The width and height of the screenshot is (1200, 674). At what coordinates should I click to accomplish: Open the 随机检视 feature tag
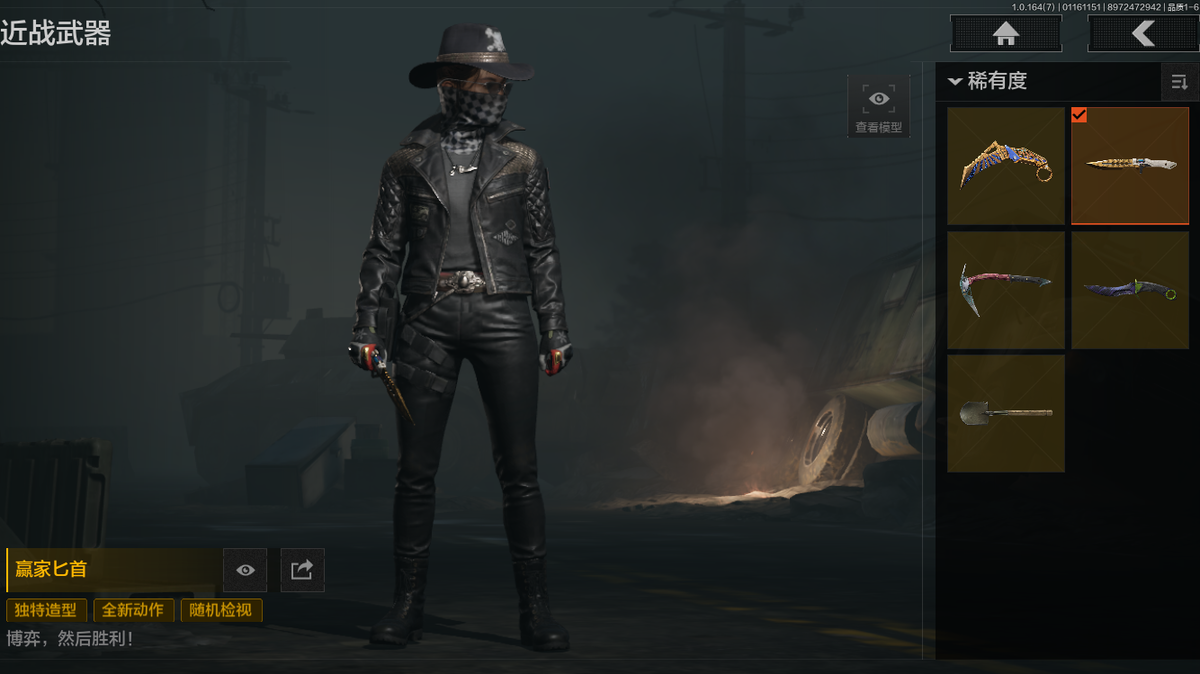221,610
